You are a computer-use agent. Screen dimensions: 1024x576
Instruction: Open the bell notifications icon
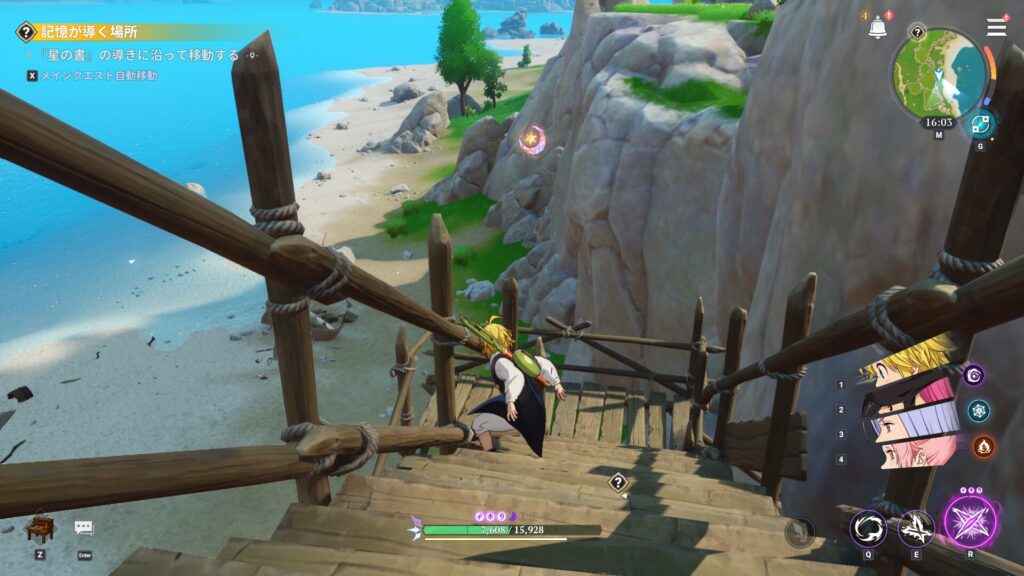[877, 28]
